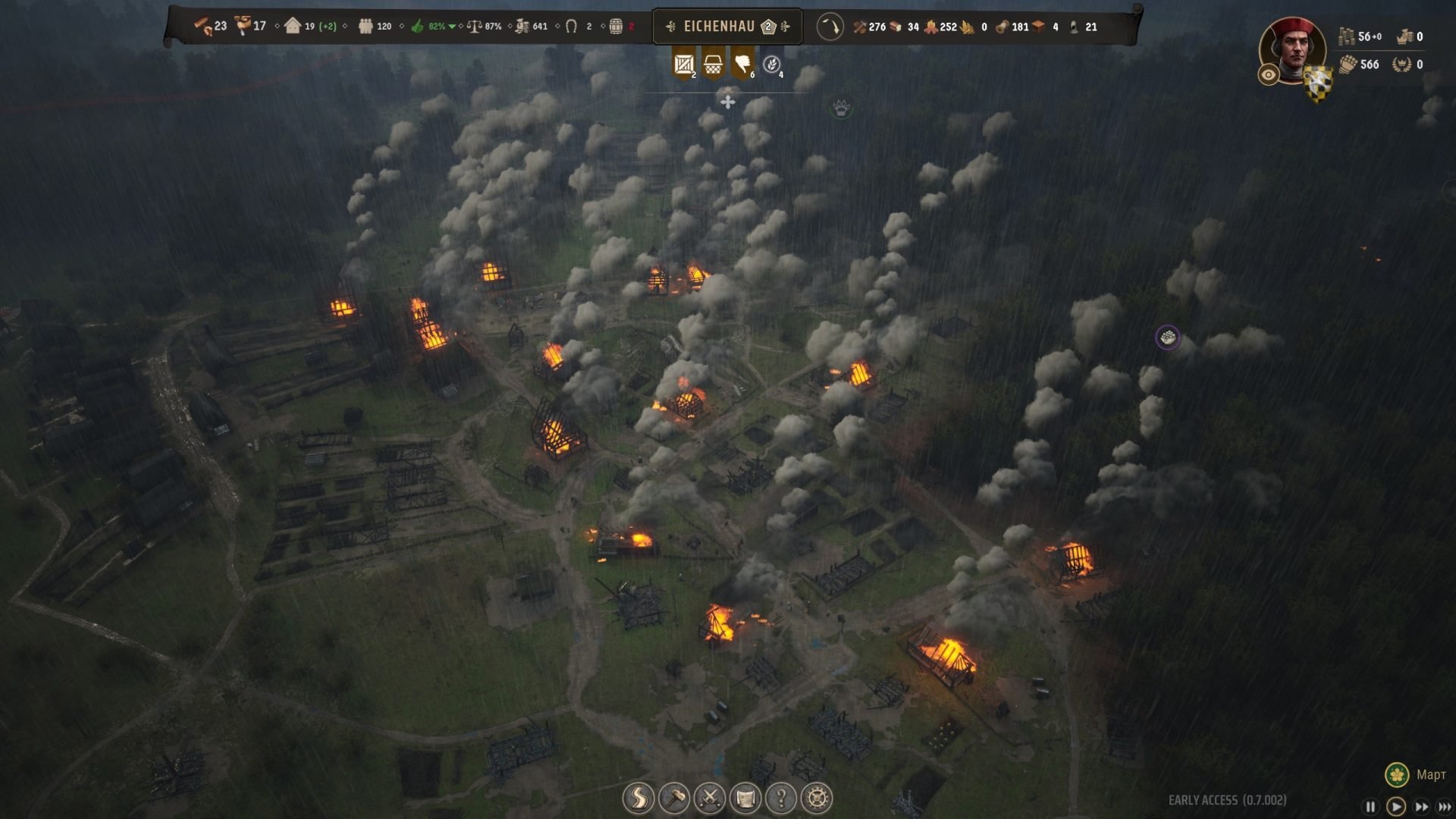Toggle the eye visibility button by portrait
This screenshot has width=1456, height=819.
pyautogui.click(x=1269, y=74)
